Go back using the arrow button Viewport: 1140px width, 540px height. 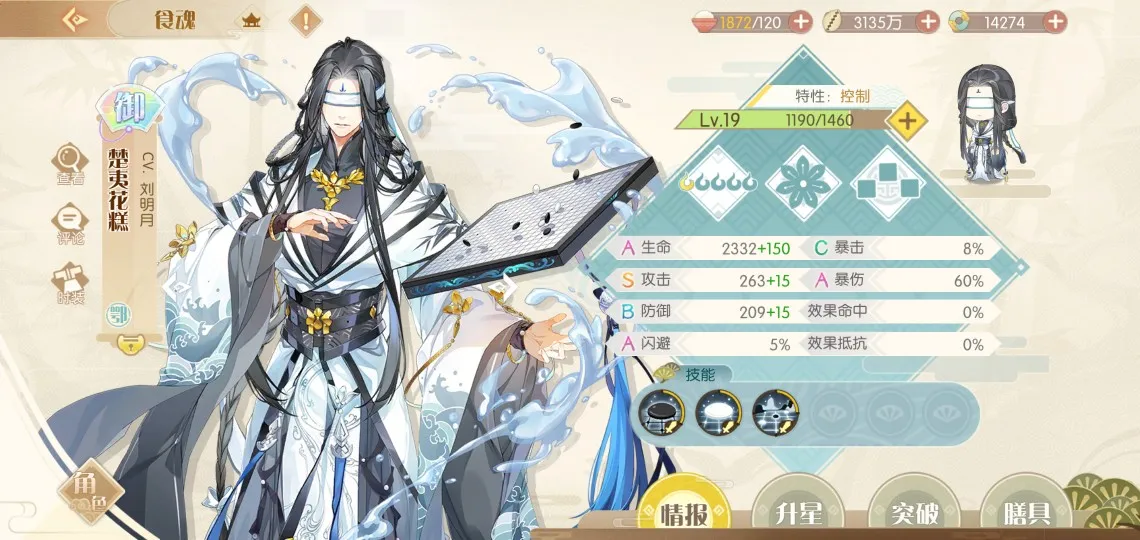(x=75, y=20)
